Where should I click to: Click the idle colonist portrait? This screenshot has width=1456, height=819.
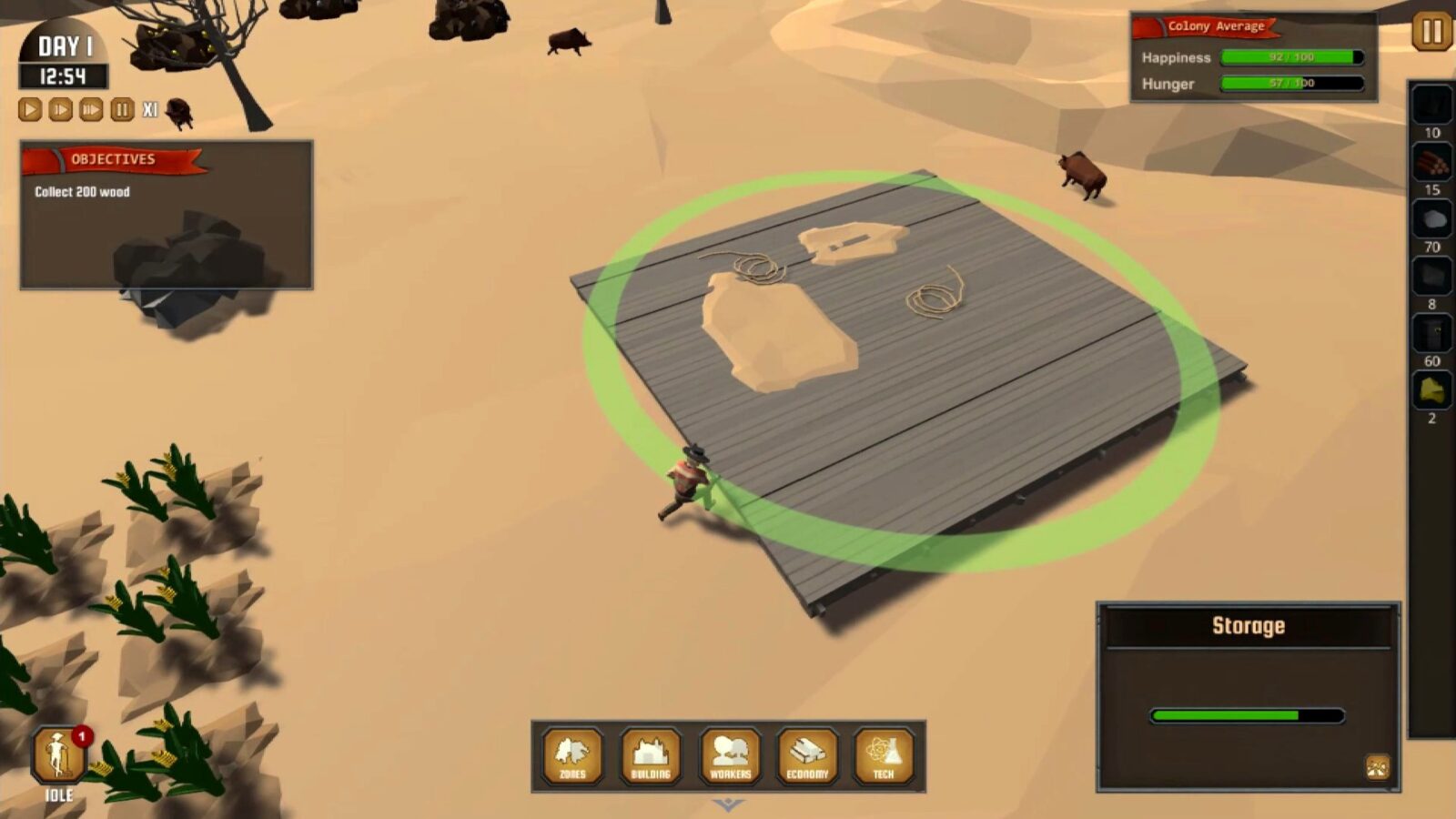coord(56,753)
